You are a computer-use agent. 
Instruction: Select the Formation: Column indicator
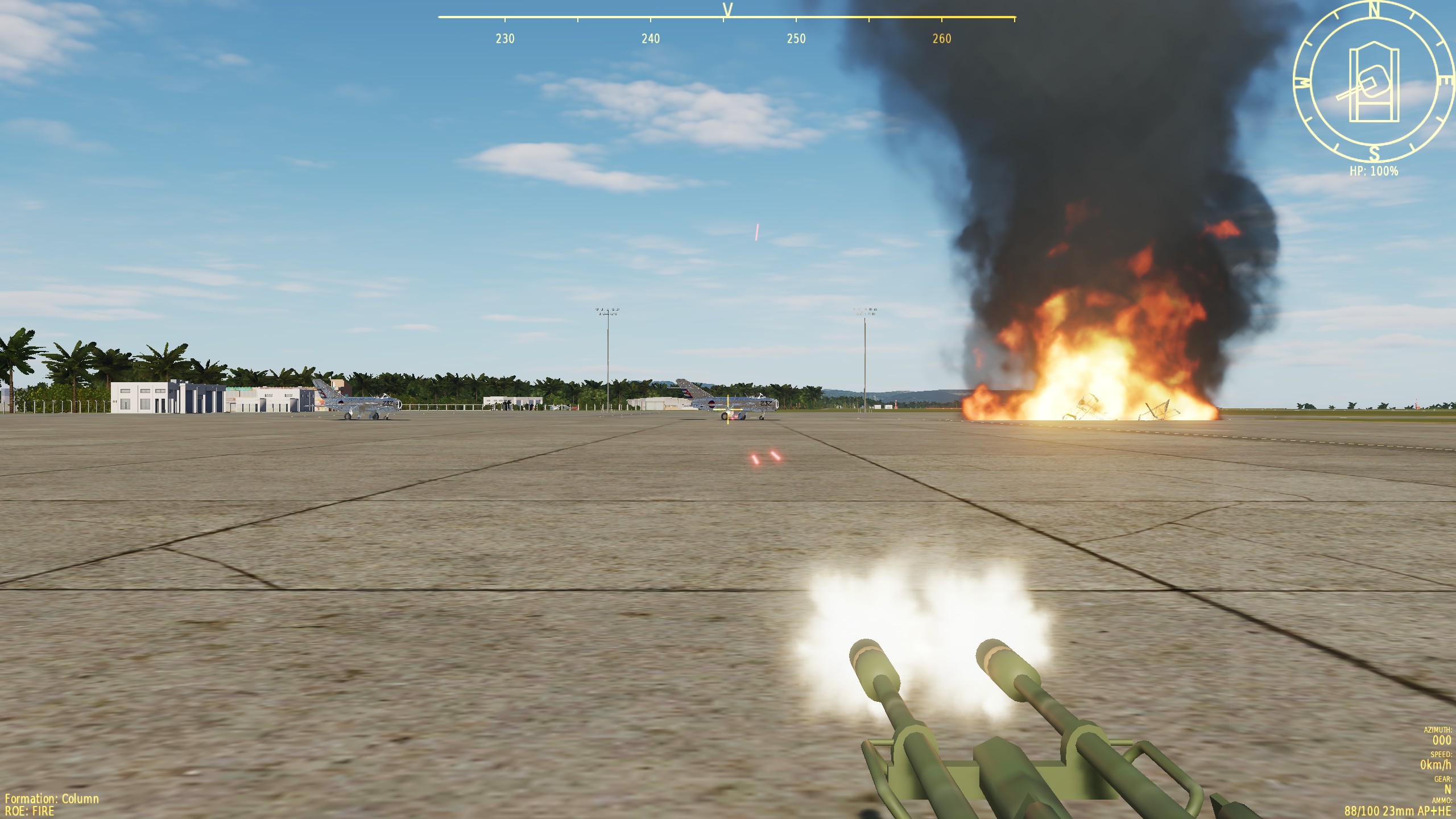coord(52,799)
